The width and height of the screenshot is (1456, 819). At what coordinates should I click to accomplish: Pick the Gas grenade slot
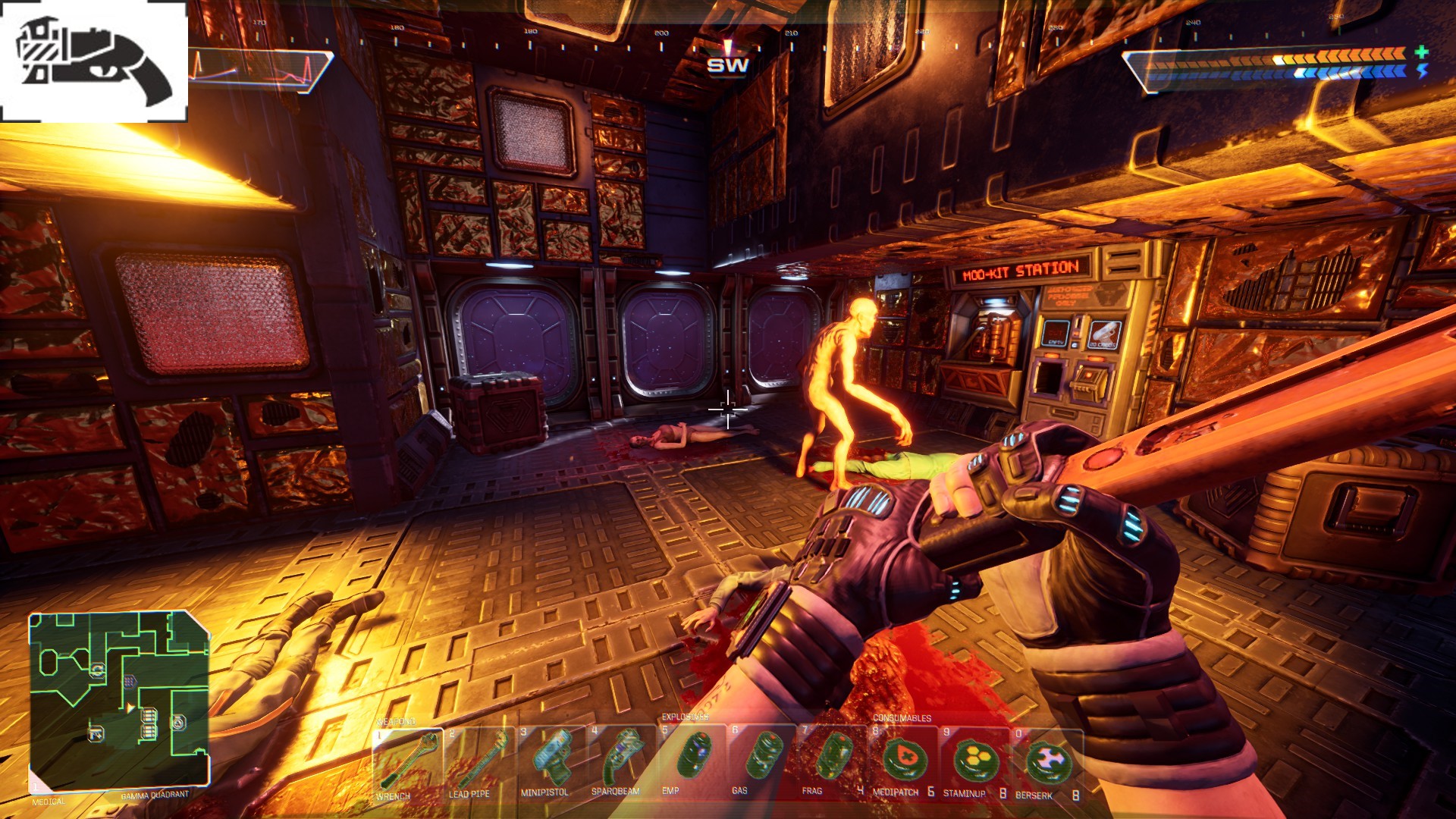click(763, 761)
